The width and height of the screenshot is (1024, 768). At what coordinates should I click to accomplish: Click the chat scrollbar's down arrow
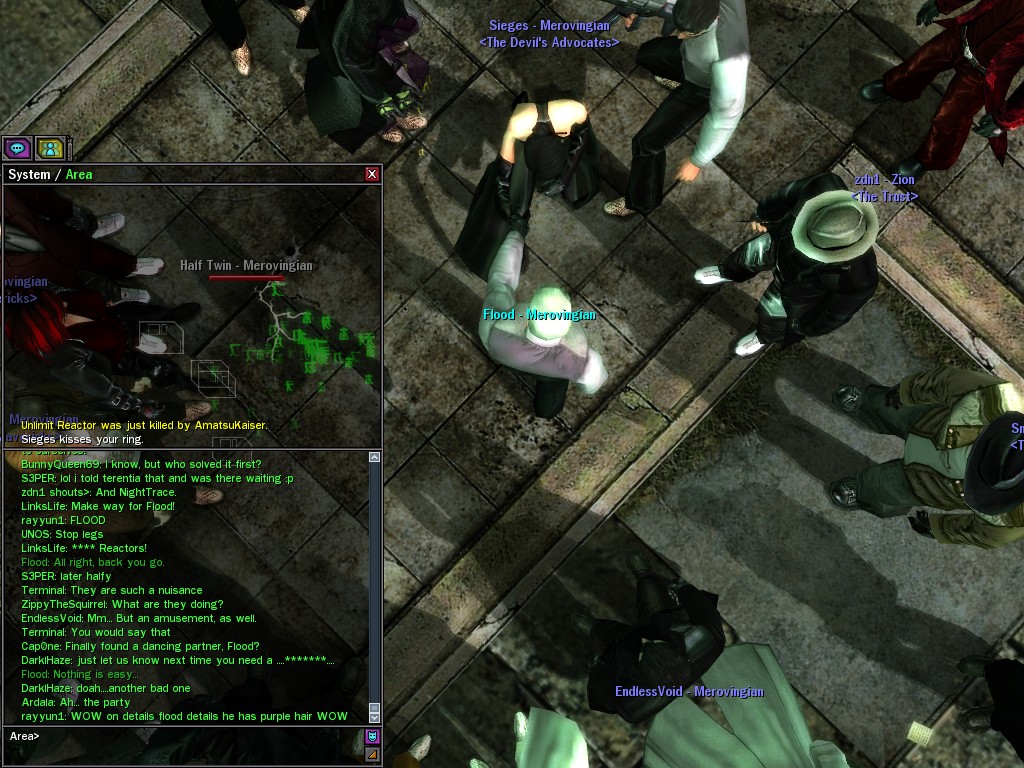375,717
